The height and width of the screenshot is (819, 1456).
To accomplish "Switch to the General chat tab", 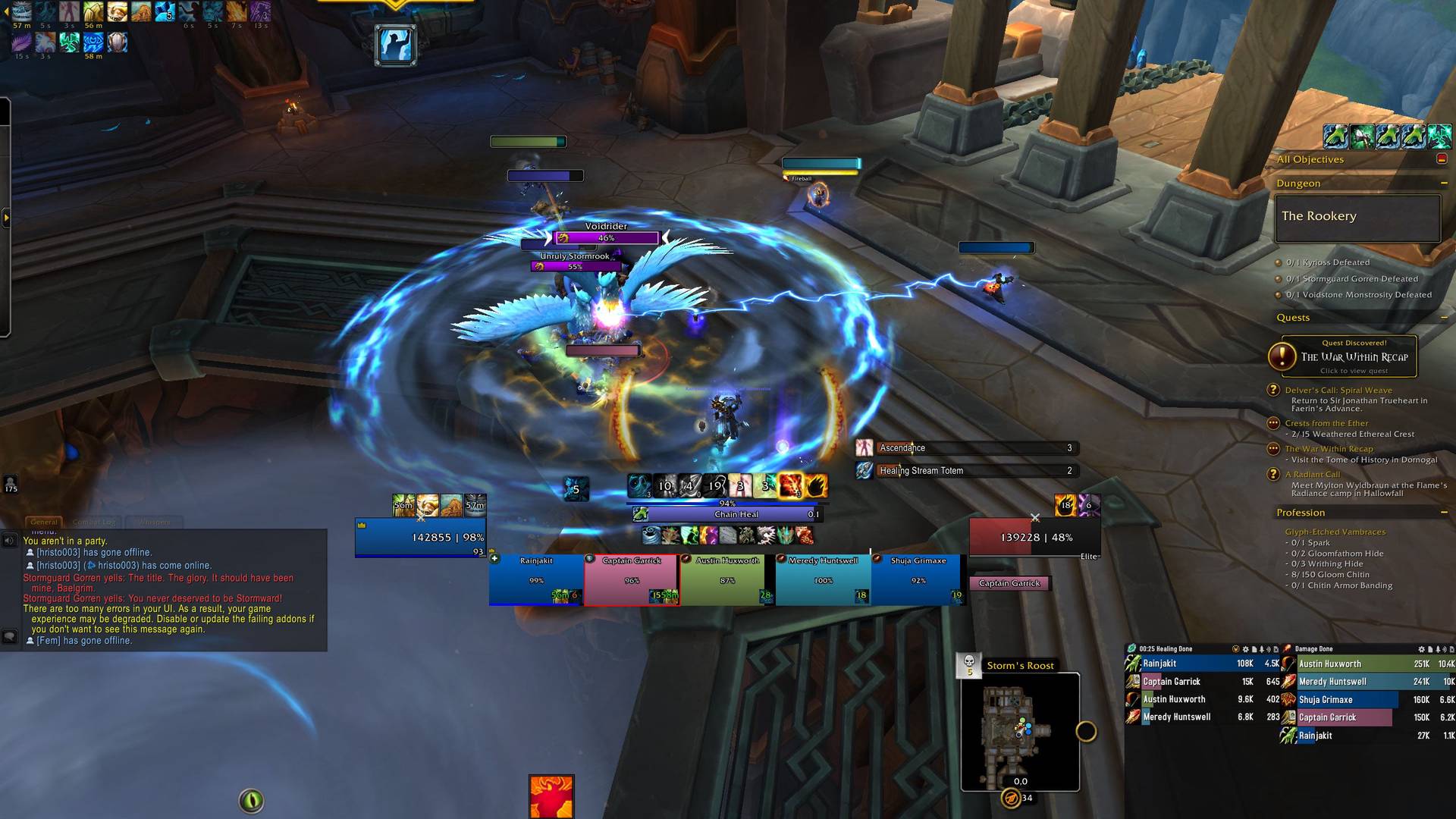I will click(44, 522).
